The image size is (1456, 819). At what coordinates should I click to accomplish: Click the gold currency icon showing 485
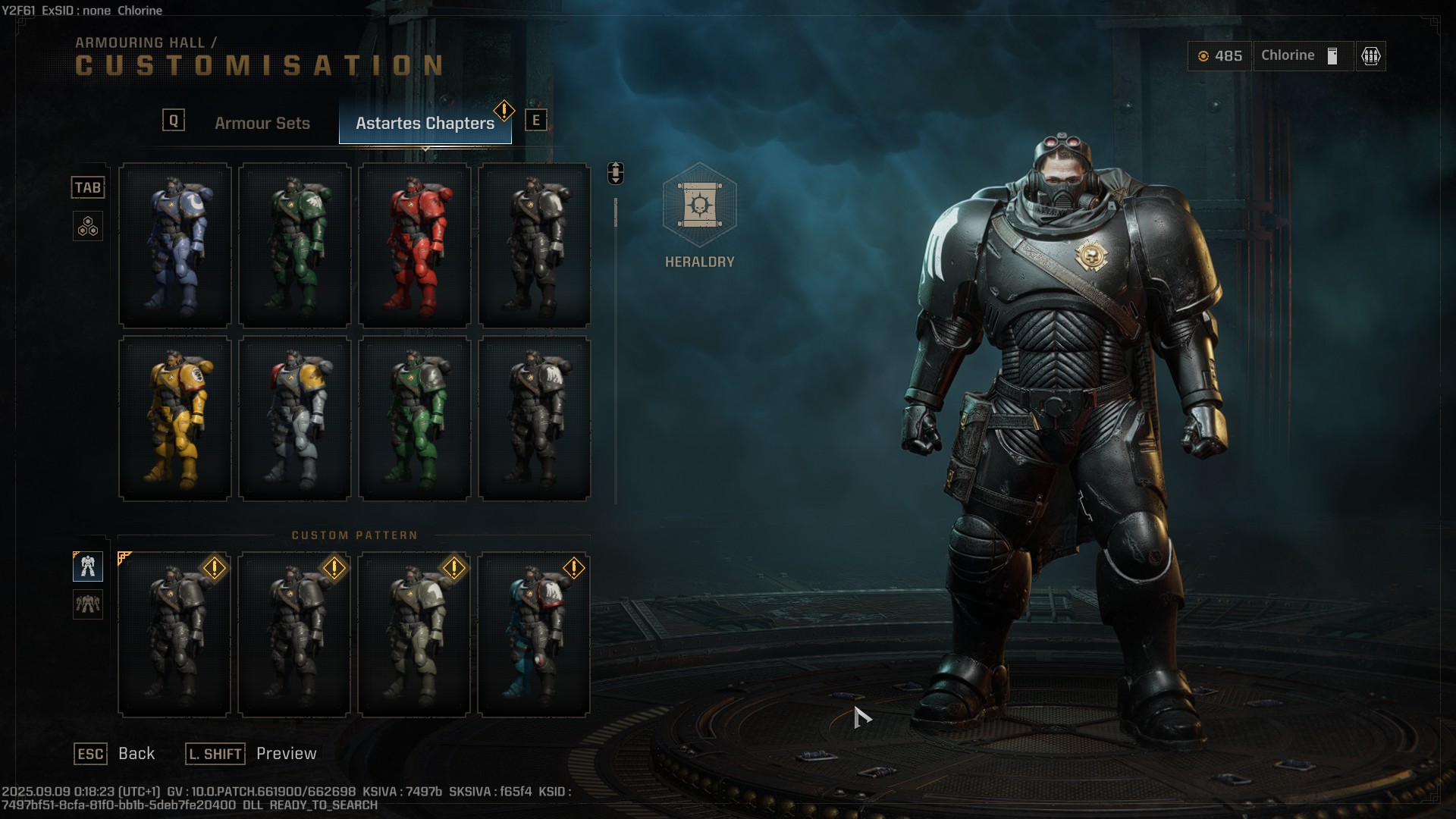click(1204, 55)
